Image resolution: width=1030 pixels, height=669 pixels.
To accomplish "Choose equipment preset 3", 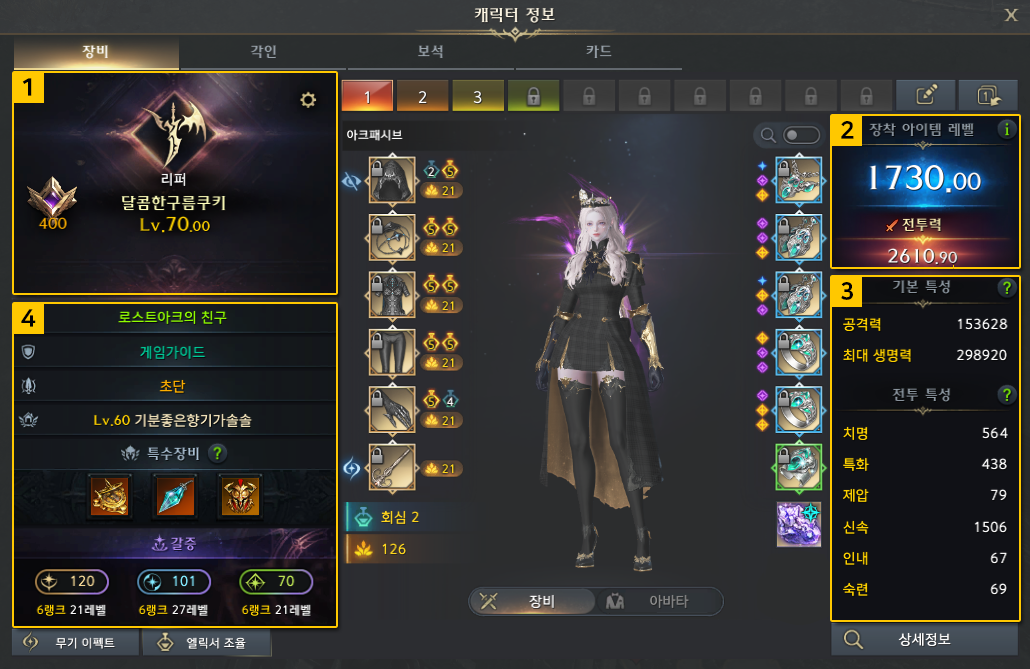I will (x=477, y=97).
